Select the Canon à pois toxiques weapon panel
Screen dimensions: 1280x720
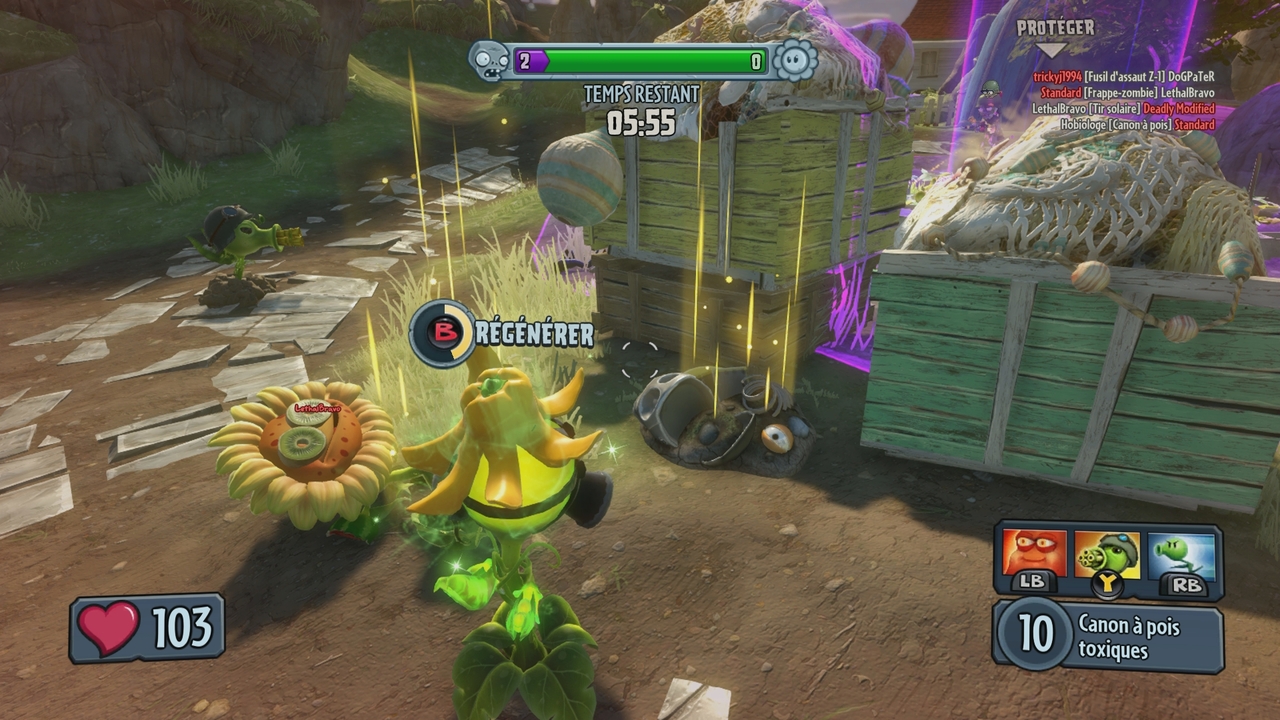[x=1108, y=636]
